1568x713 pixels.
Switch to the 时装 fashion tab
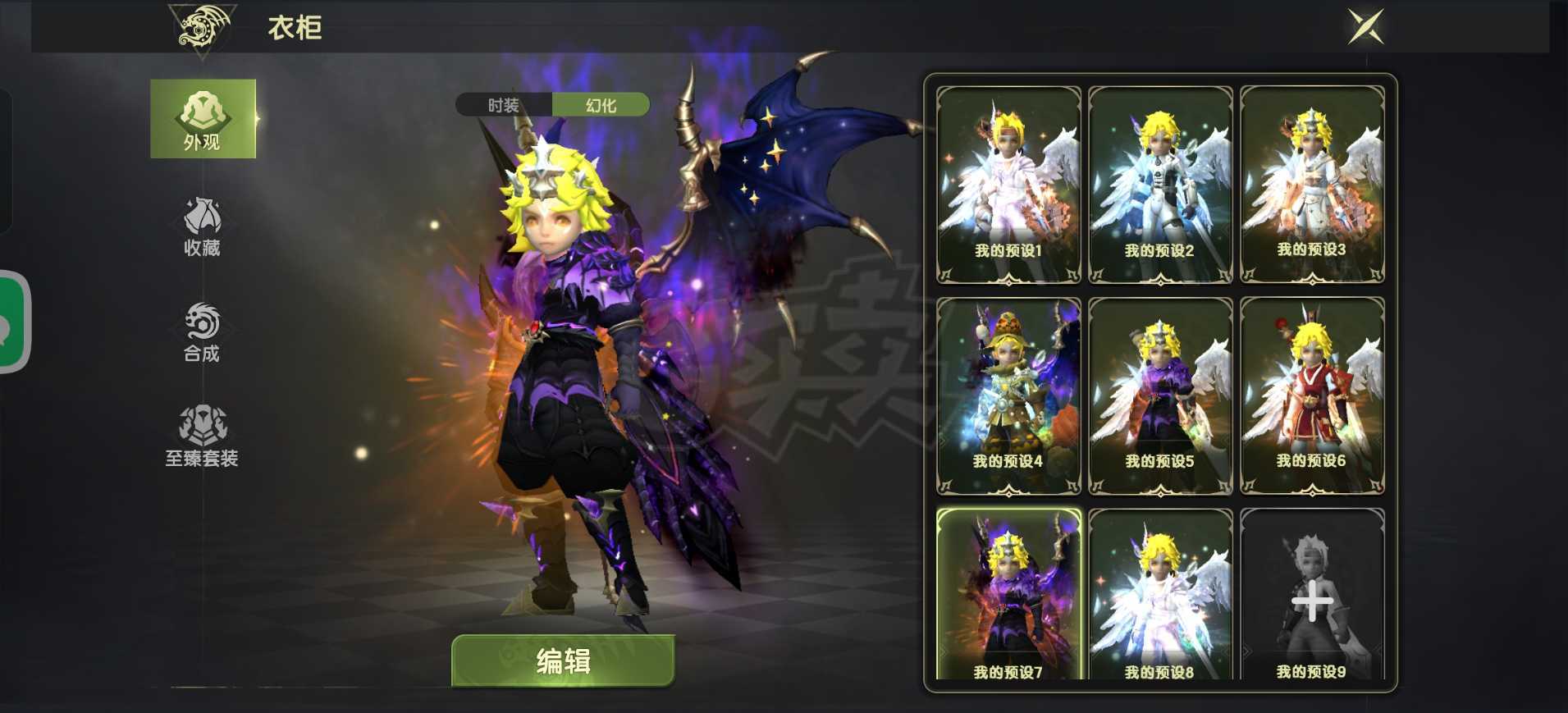(x=505, y=105)
